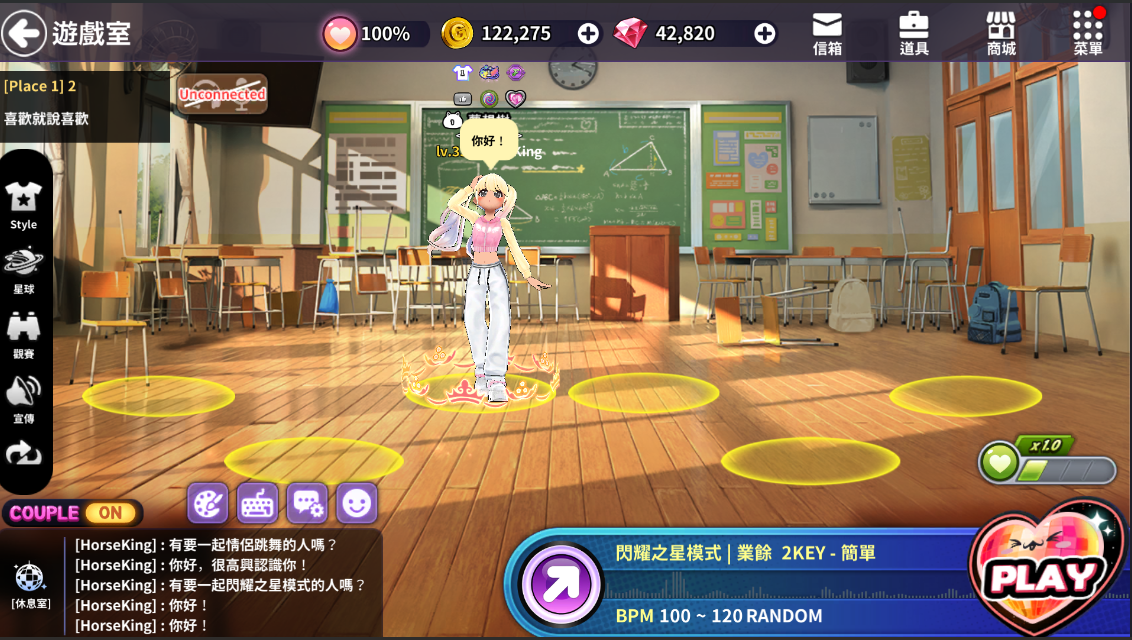Open the keyboard chat input button
1132x640 pixels.
258,503
